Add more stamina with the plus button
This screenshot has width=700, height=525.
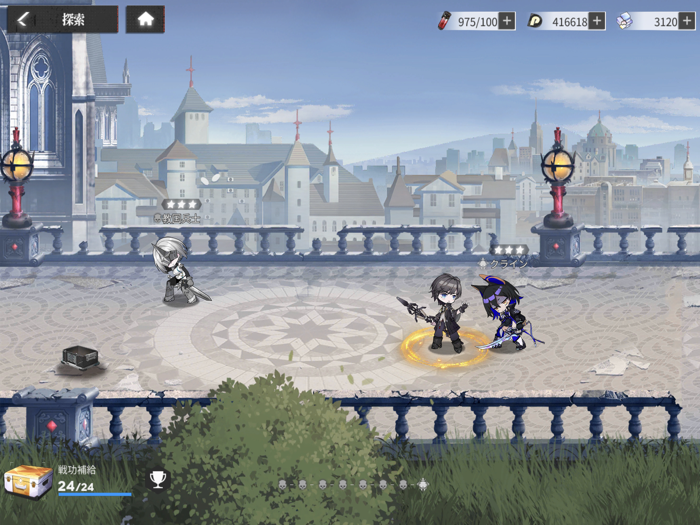(x=507, y=21)
